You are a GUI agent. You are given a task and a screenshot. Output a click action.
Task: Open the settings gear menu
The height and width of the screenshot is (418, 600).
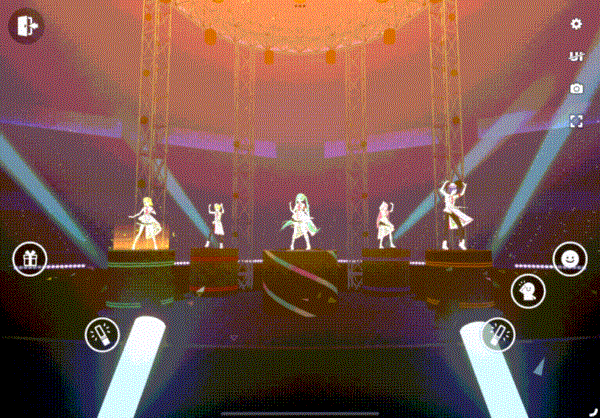click(576, 24)
